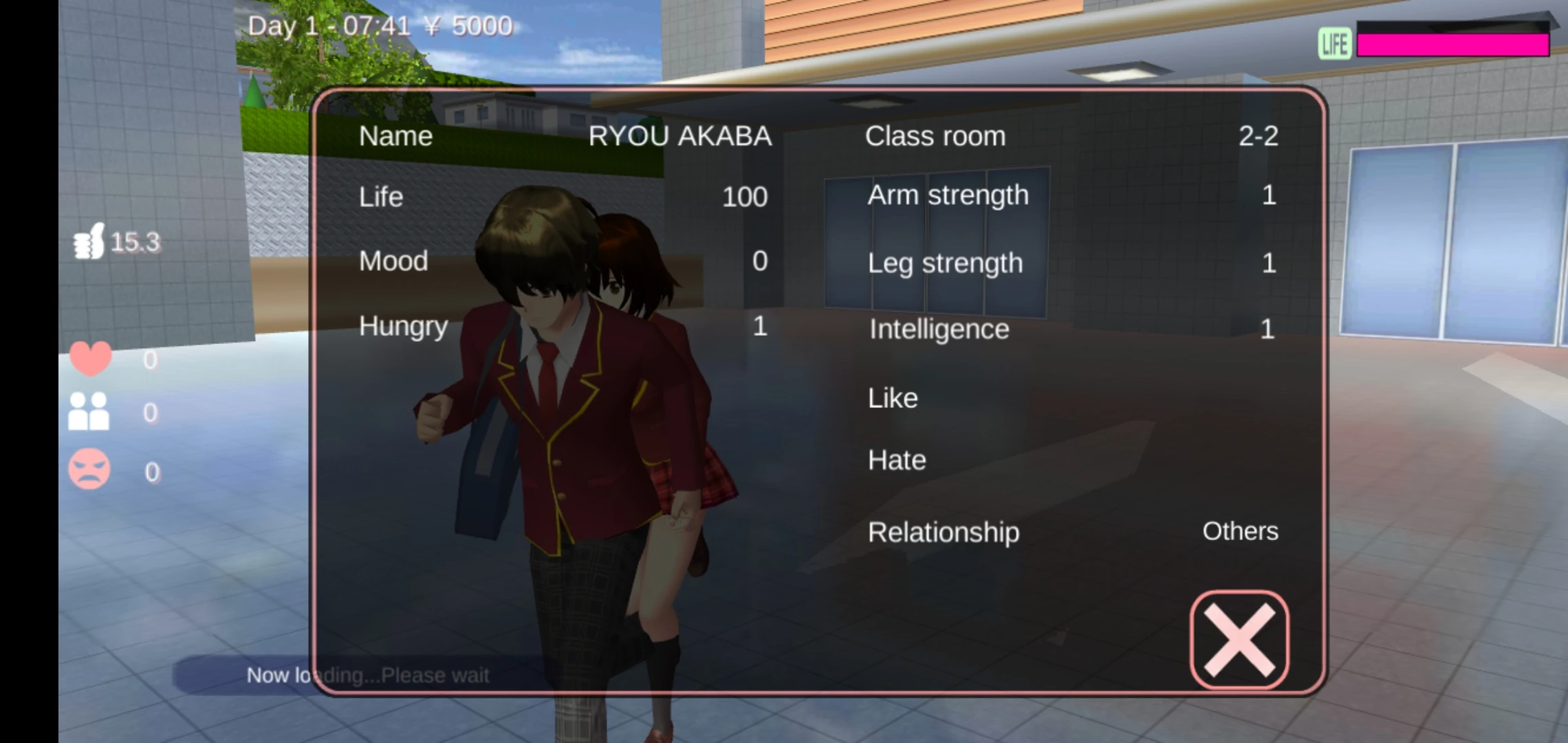Click the name RYOU AKABA
Viewport: 1568px width, 743px height.
pyautogui.click(x=679, y=136)
